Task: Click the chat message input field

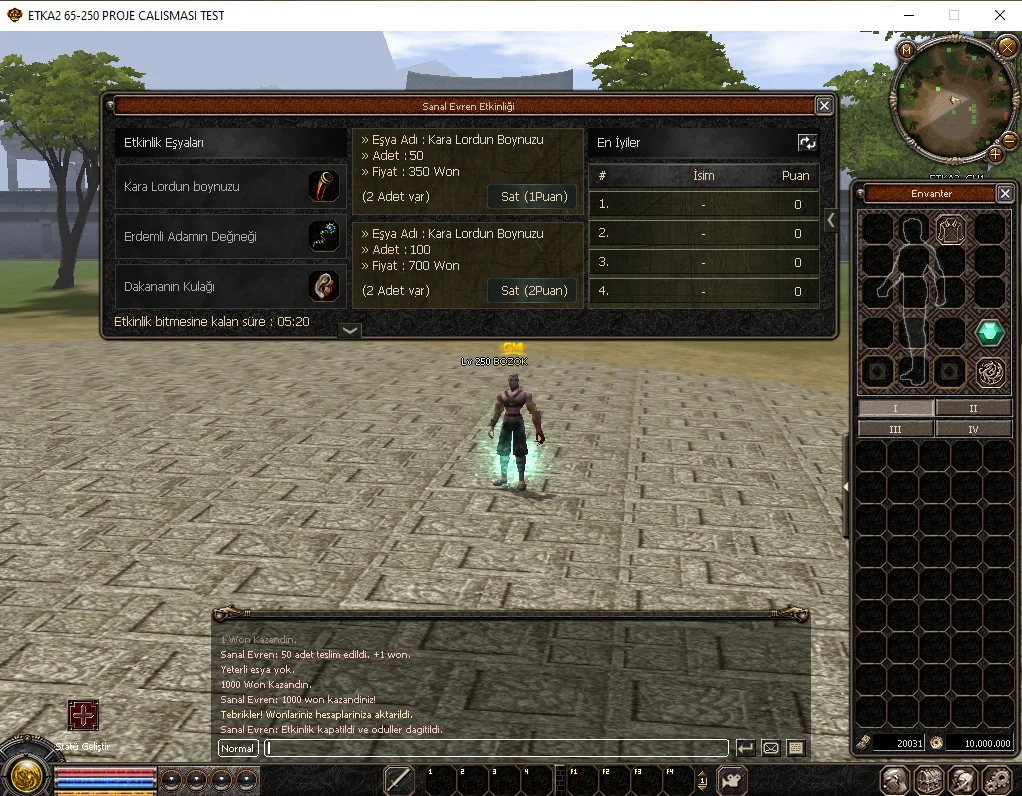Action: (x=496, y=748)
